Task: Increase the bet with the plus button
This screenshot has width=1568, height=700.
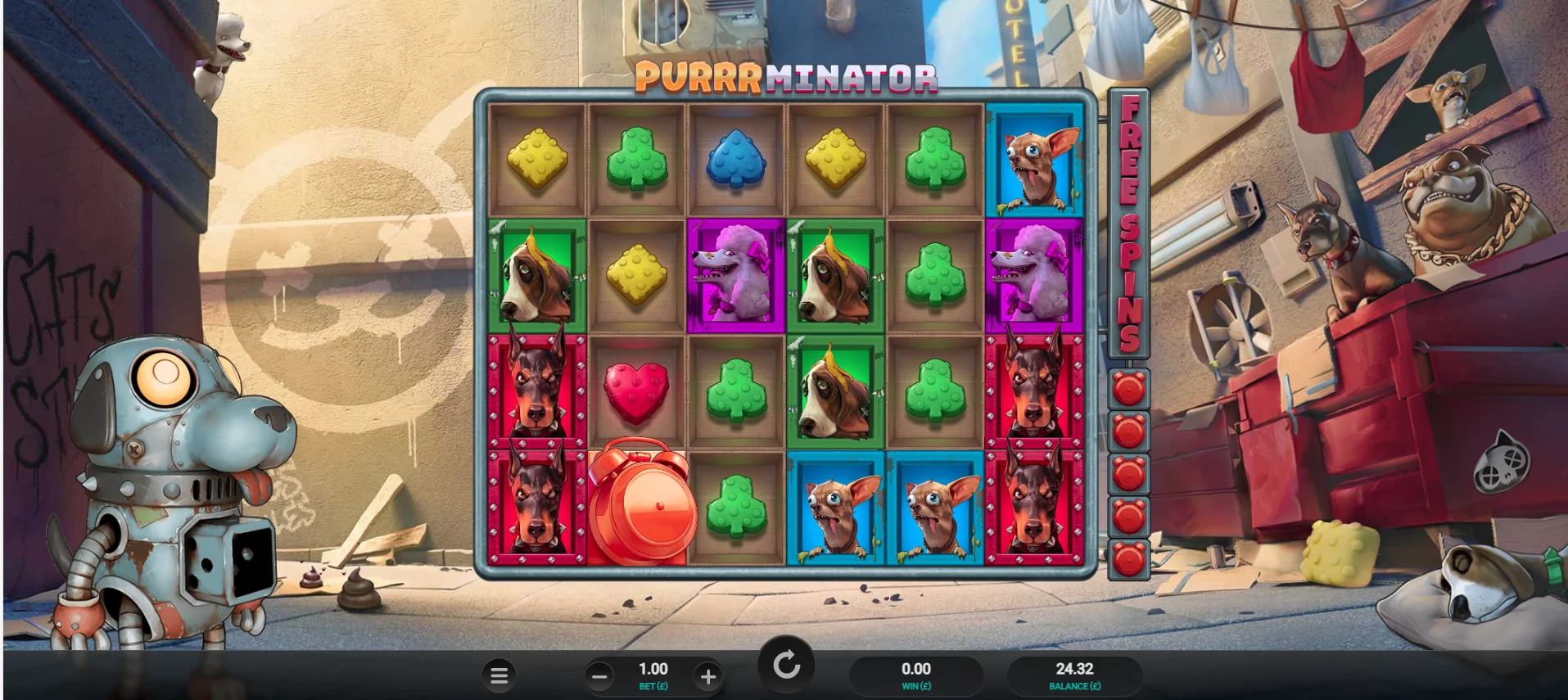Action: [x=707, y=675]
